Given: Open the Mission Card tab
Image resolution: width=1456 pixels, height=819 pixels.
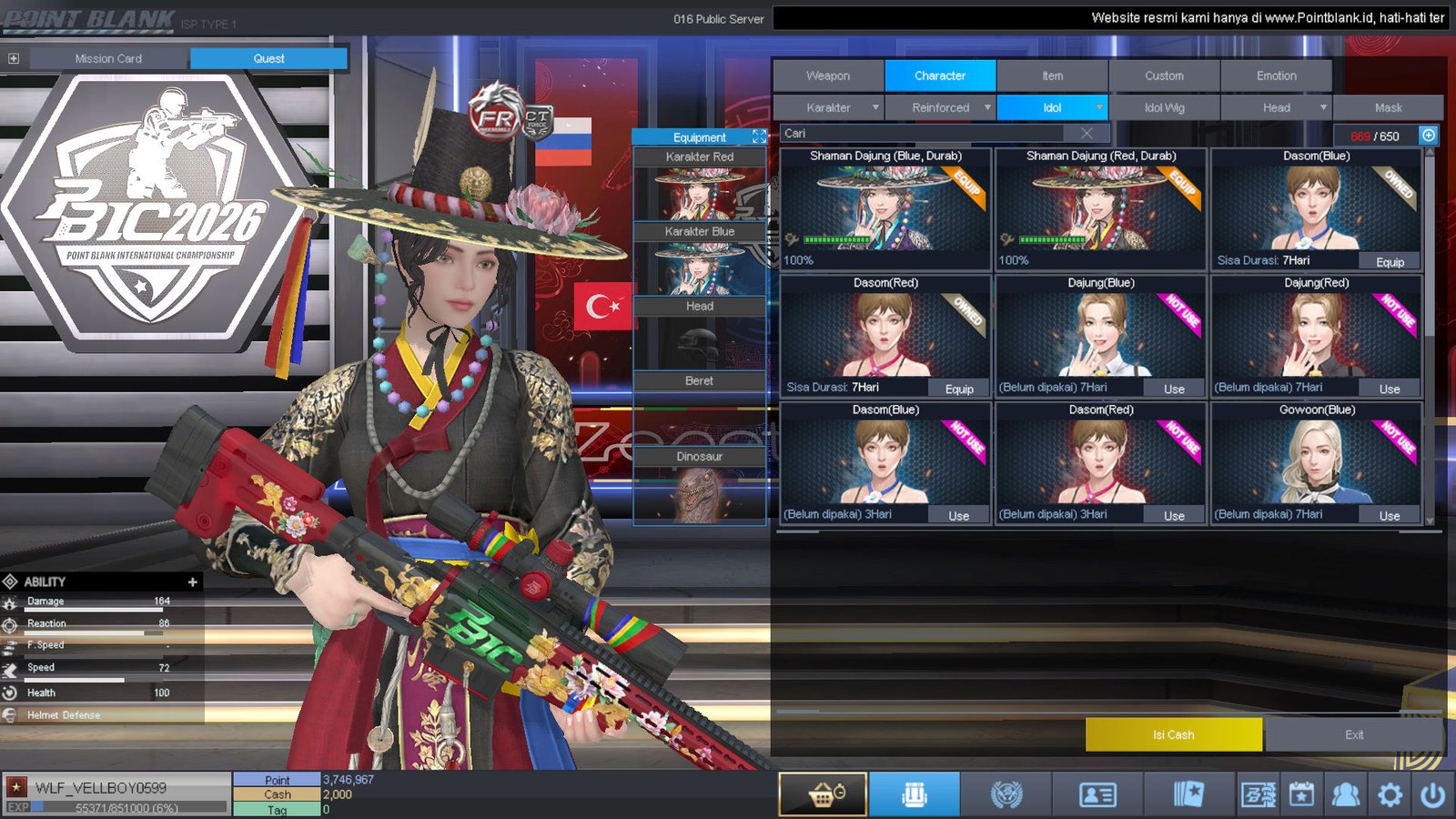Looking at the screenshot, I should [108, 58].
